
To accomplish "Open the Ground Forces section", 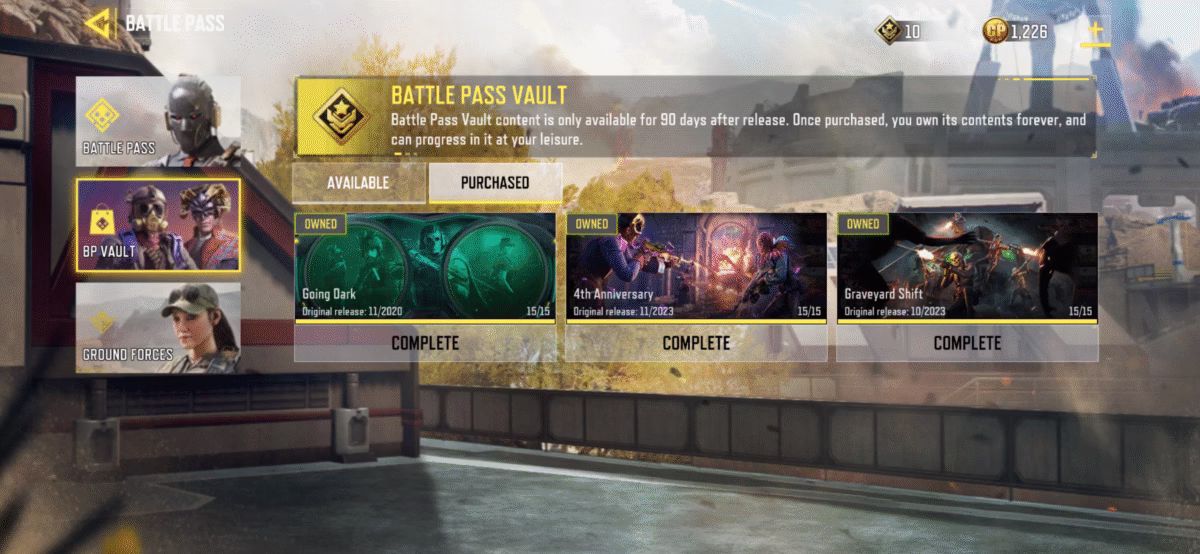I will 158,327.
